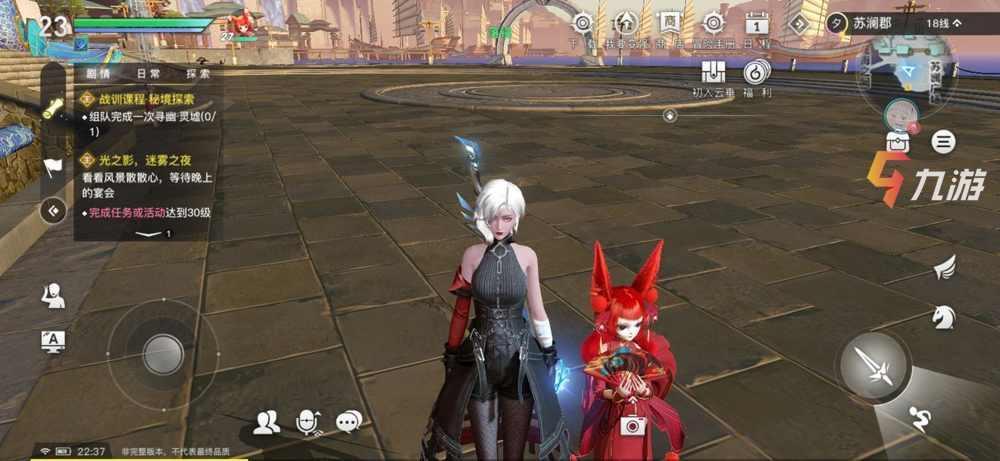Collapse the quest panel with the arrow button
The width and height of the screenshot is (1000, 461).
[x=53, y=210]
